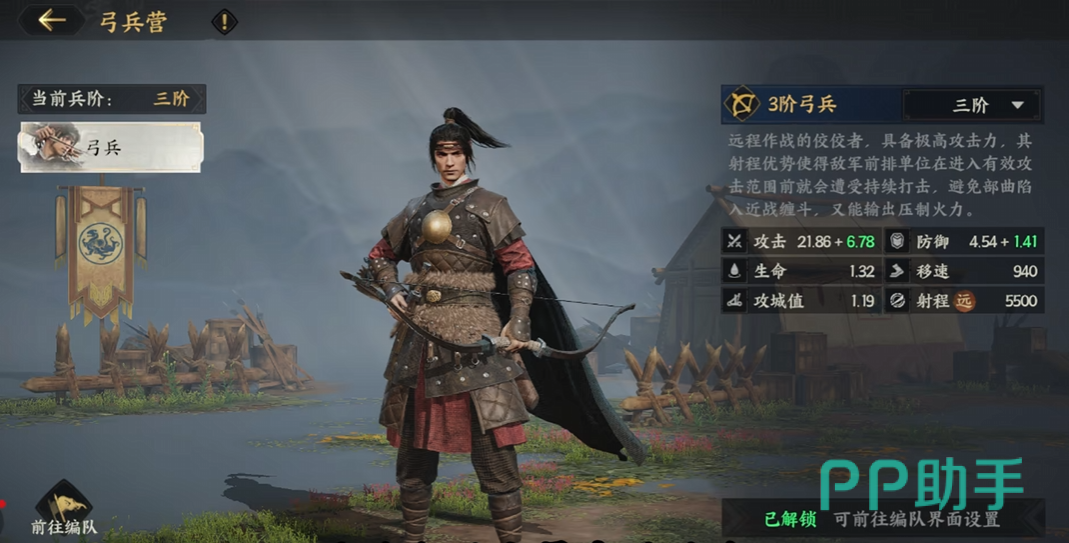Screen dimensions: 1069x543
Task: Open the exclamation mark info icon
Action: (225, 21)
